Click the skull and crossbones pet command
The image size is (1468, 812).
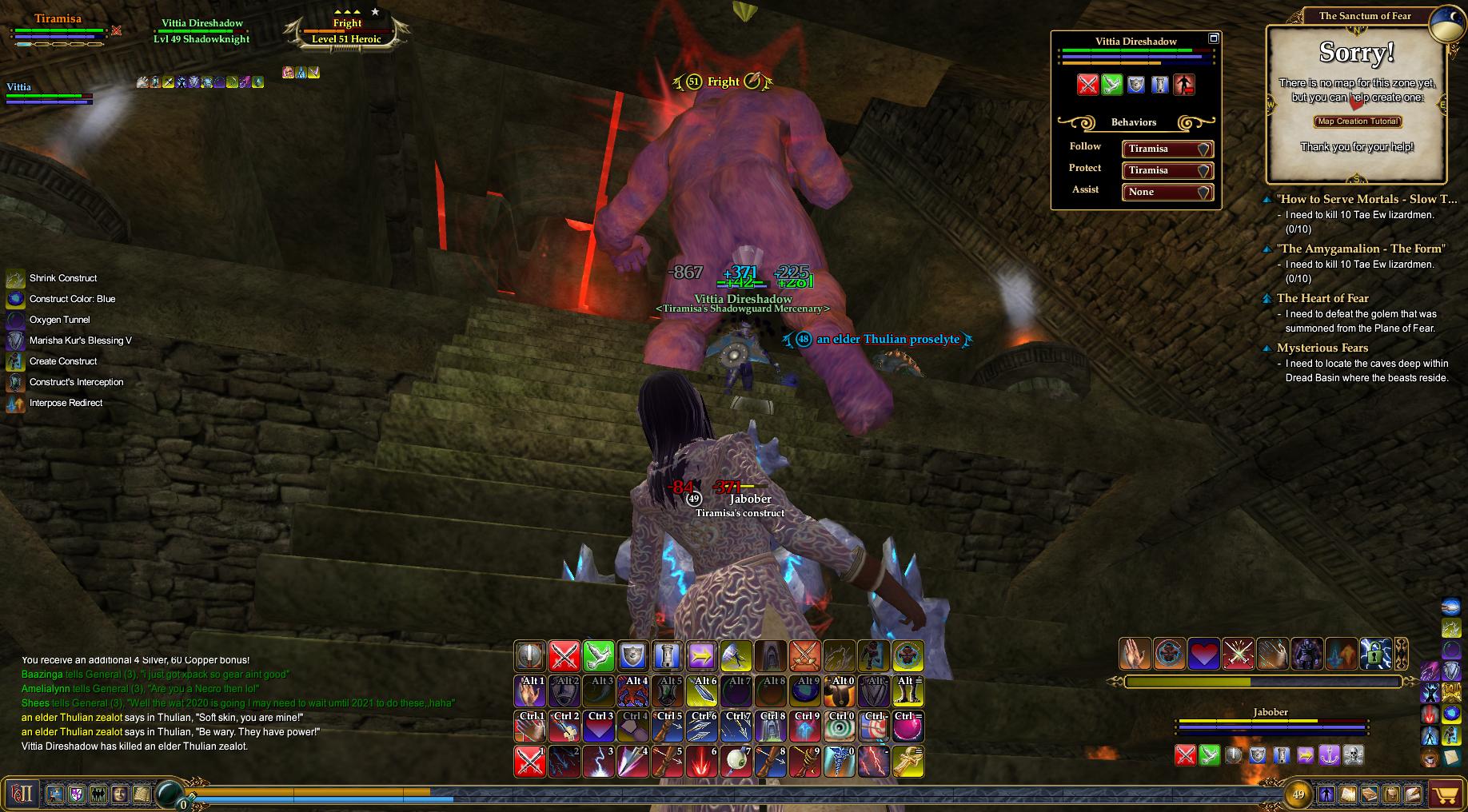[1352, 754]
